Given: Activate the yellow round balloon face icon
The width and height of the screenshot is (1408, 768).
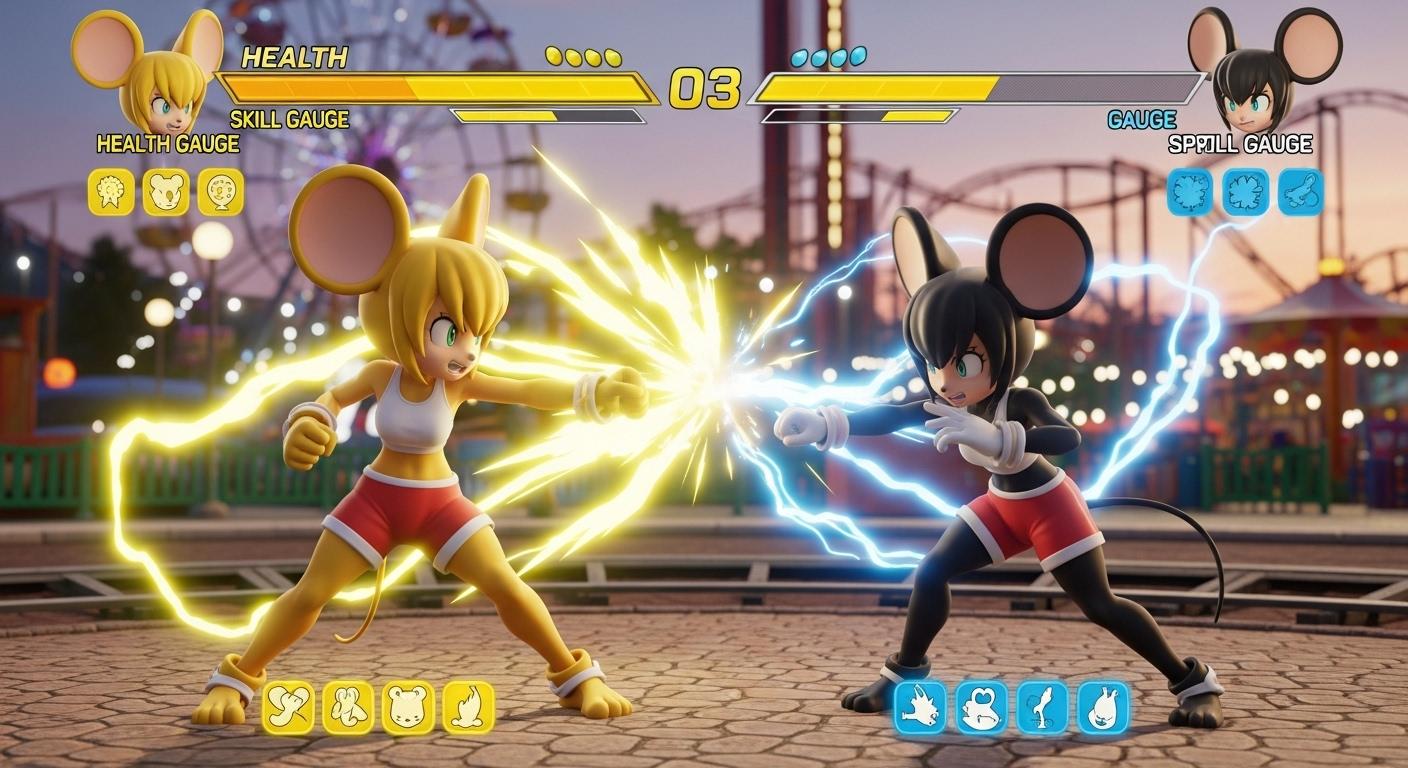Looking at the screenshot, I should pyautogui.click(x=220, y=191).
